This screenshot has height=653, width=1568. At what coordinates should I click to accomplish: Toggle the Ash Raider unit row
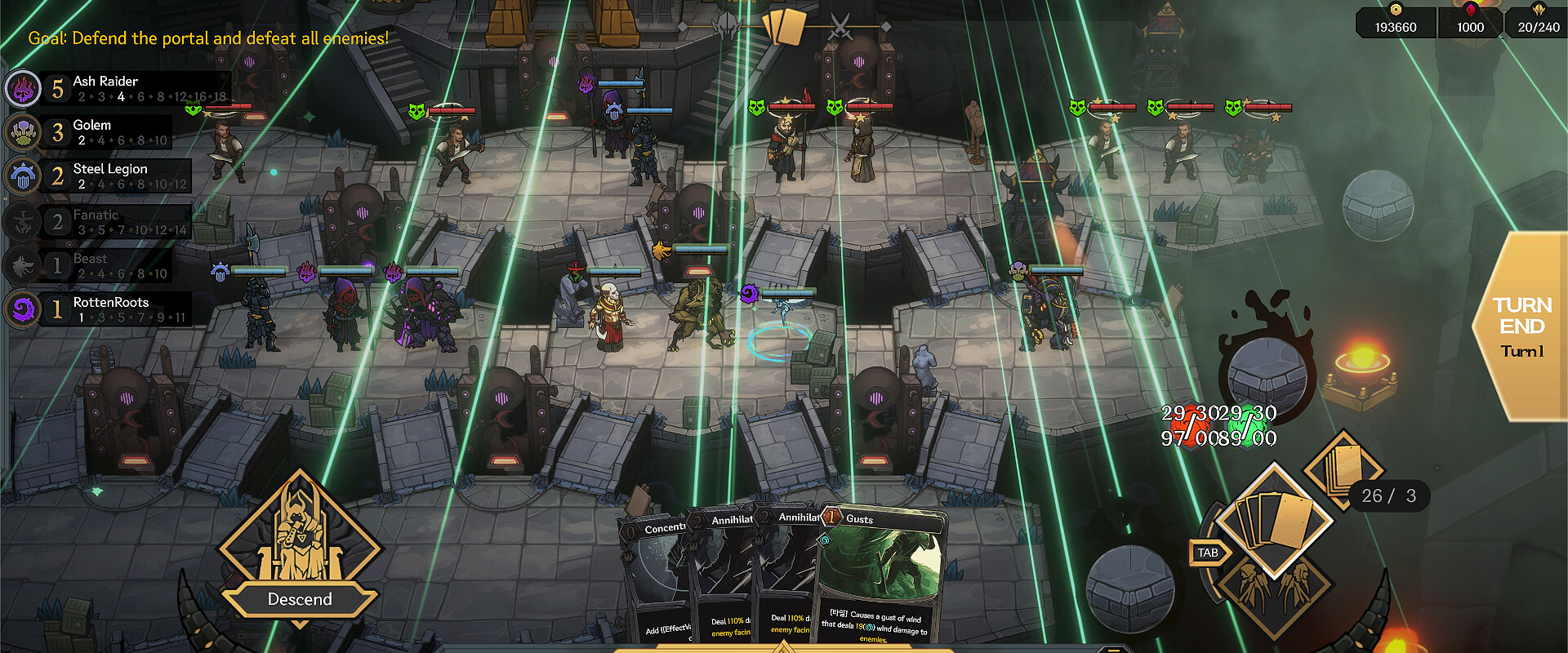tap(122, 86)
